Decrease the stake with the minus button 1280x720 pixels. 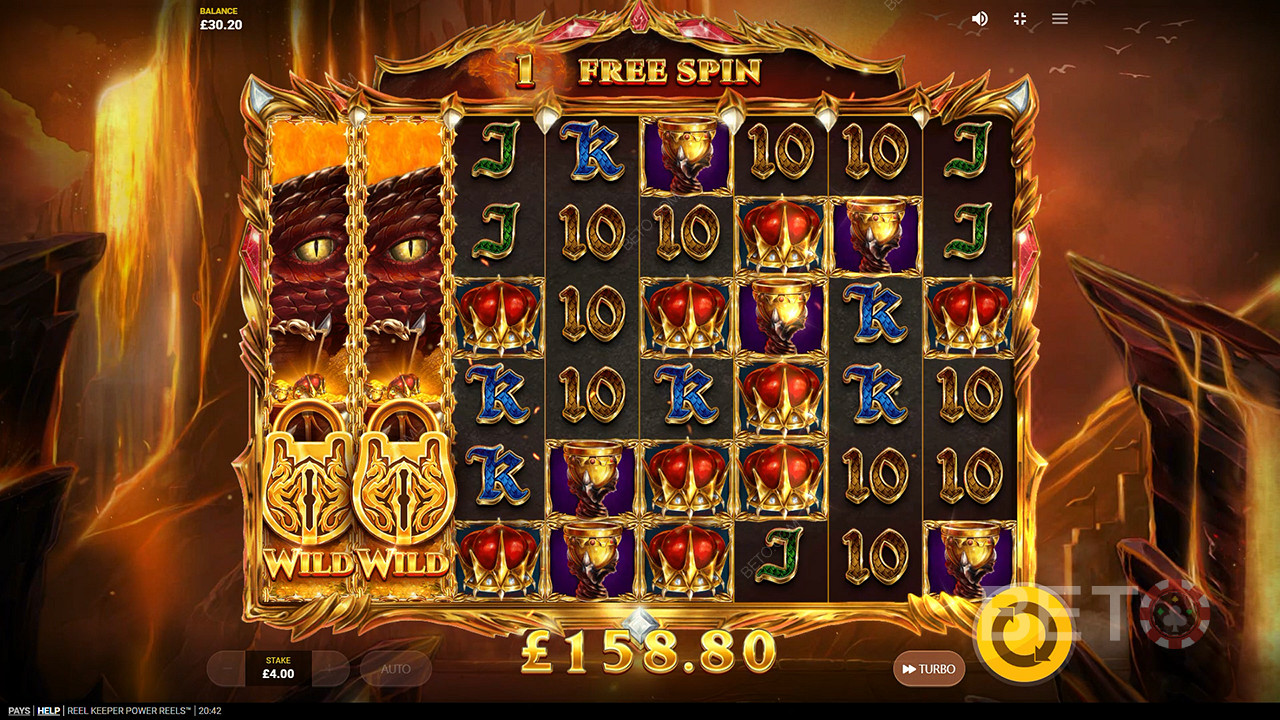coord(226,669)
